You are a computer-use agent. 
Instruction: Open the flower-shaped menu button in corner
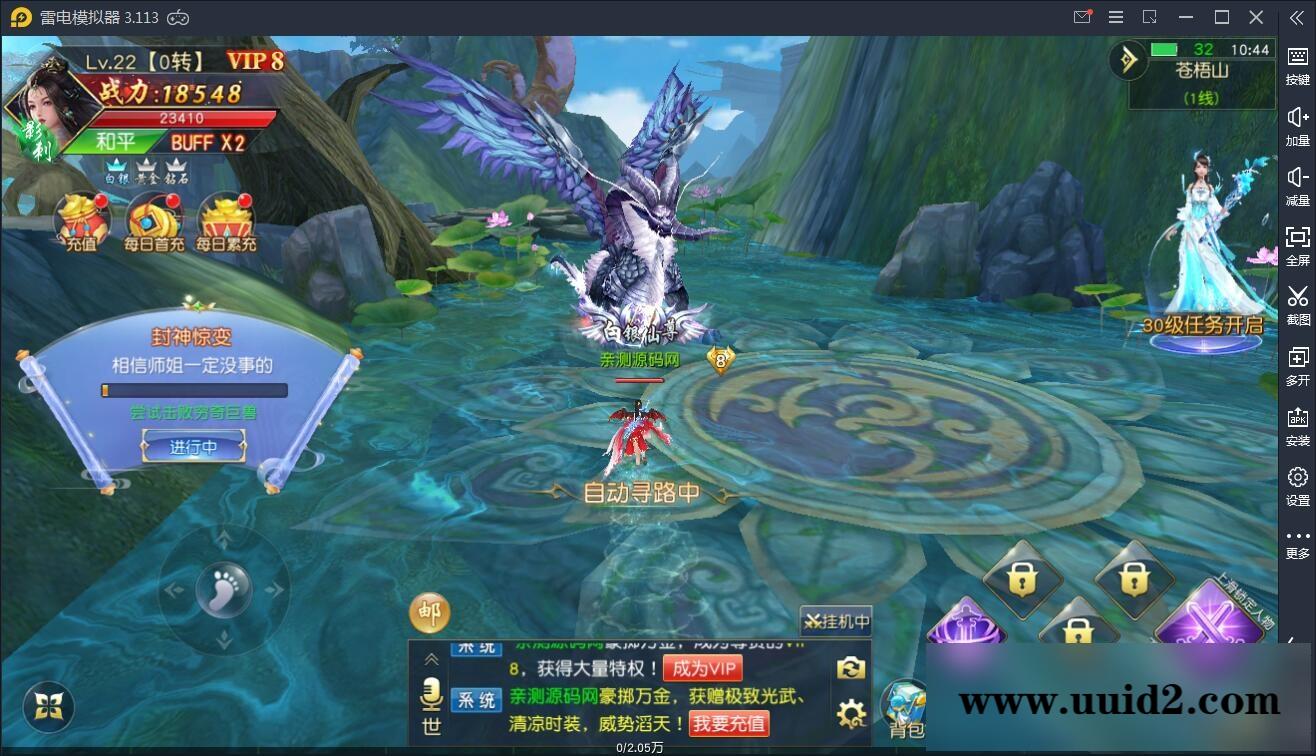click(49, 708)
